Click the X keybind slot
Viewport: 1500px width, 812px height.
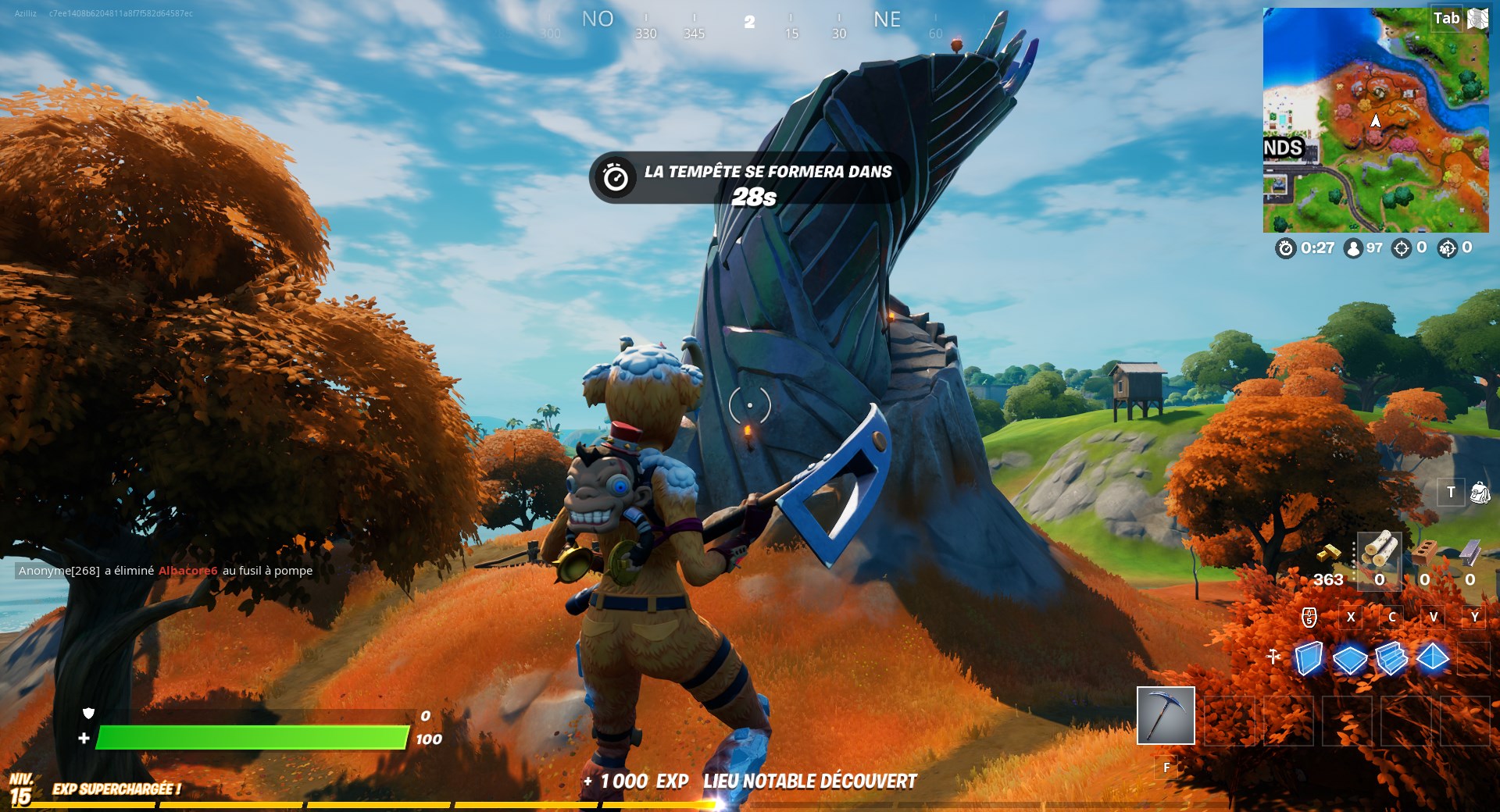(x=1352, y=617)
